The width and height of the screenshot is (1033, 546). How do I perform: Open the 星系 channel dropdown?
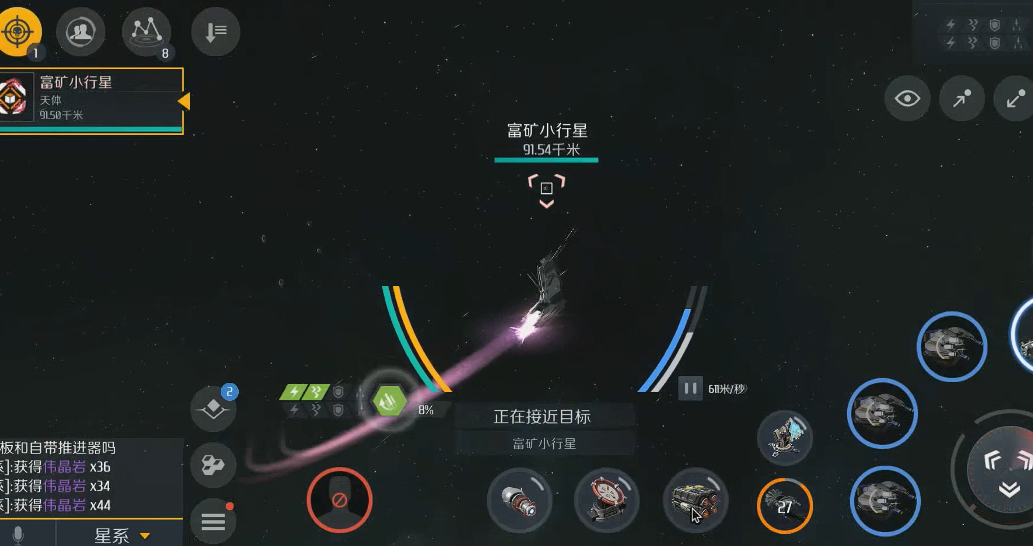click(x=121, y=535)
